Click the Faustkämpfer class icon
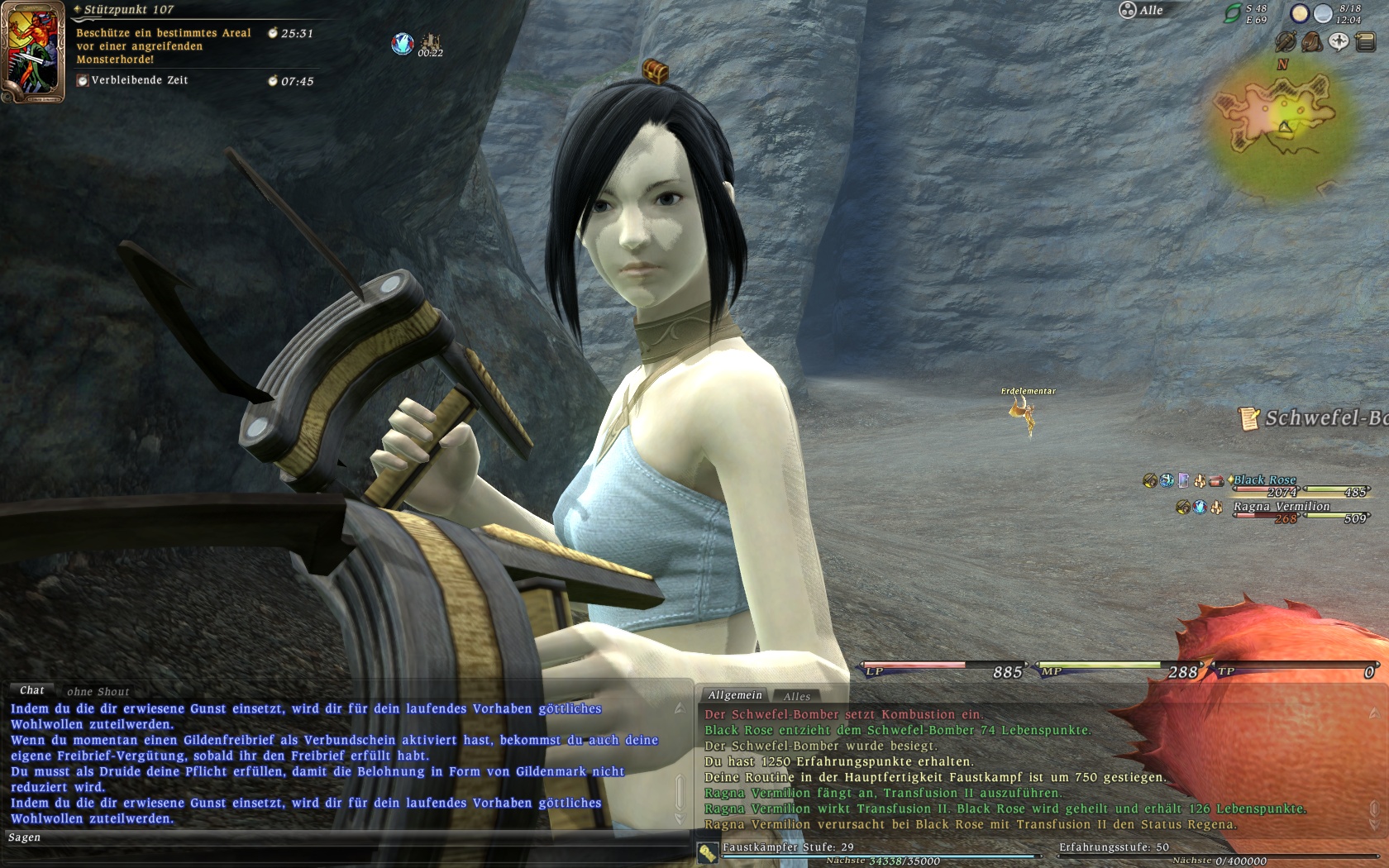 707,853
